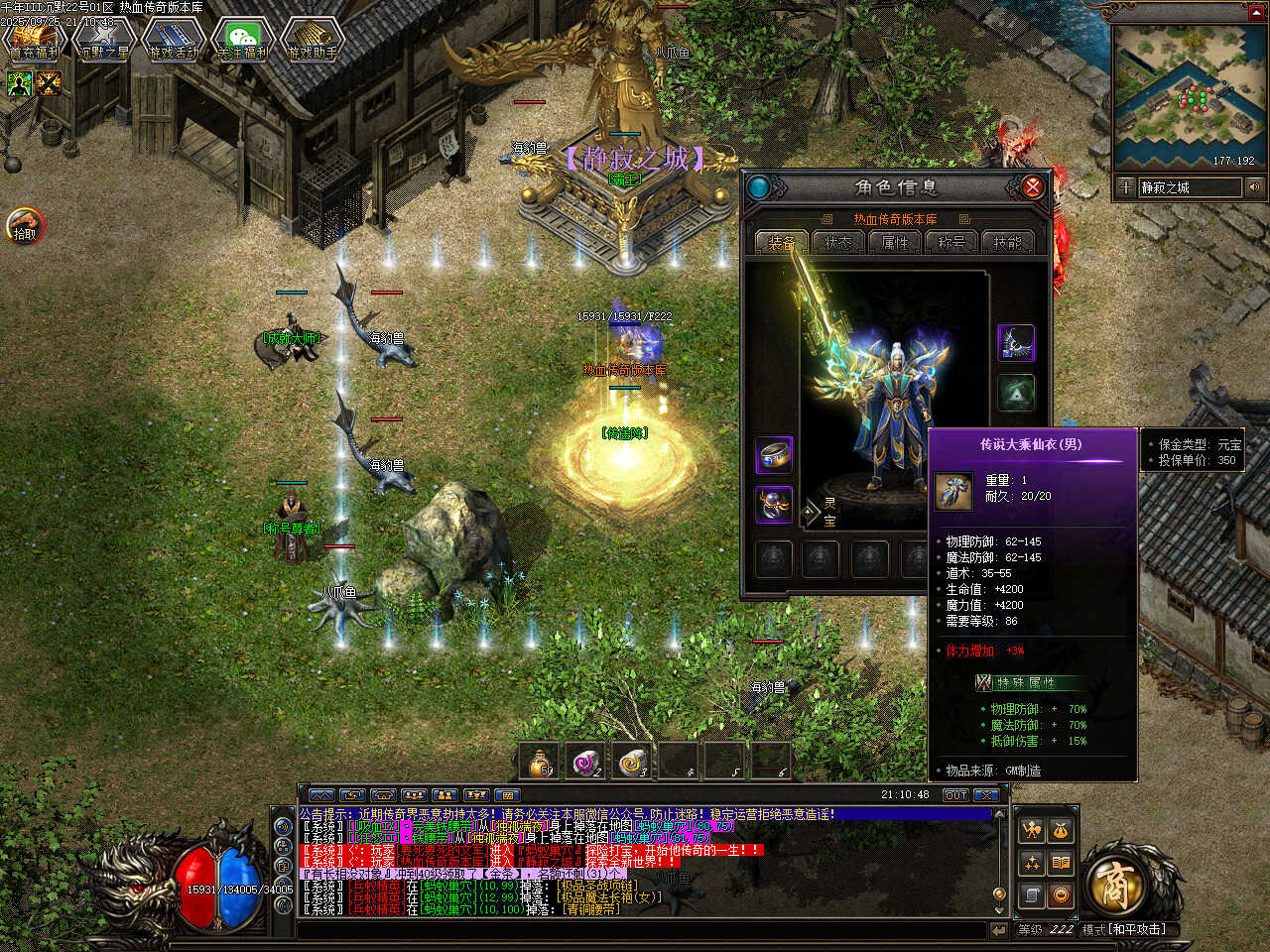The image size is (1270, 952).
Task: Close the 角色信息 character window
Action: 1032,186
